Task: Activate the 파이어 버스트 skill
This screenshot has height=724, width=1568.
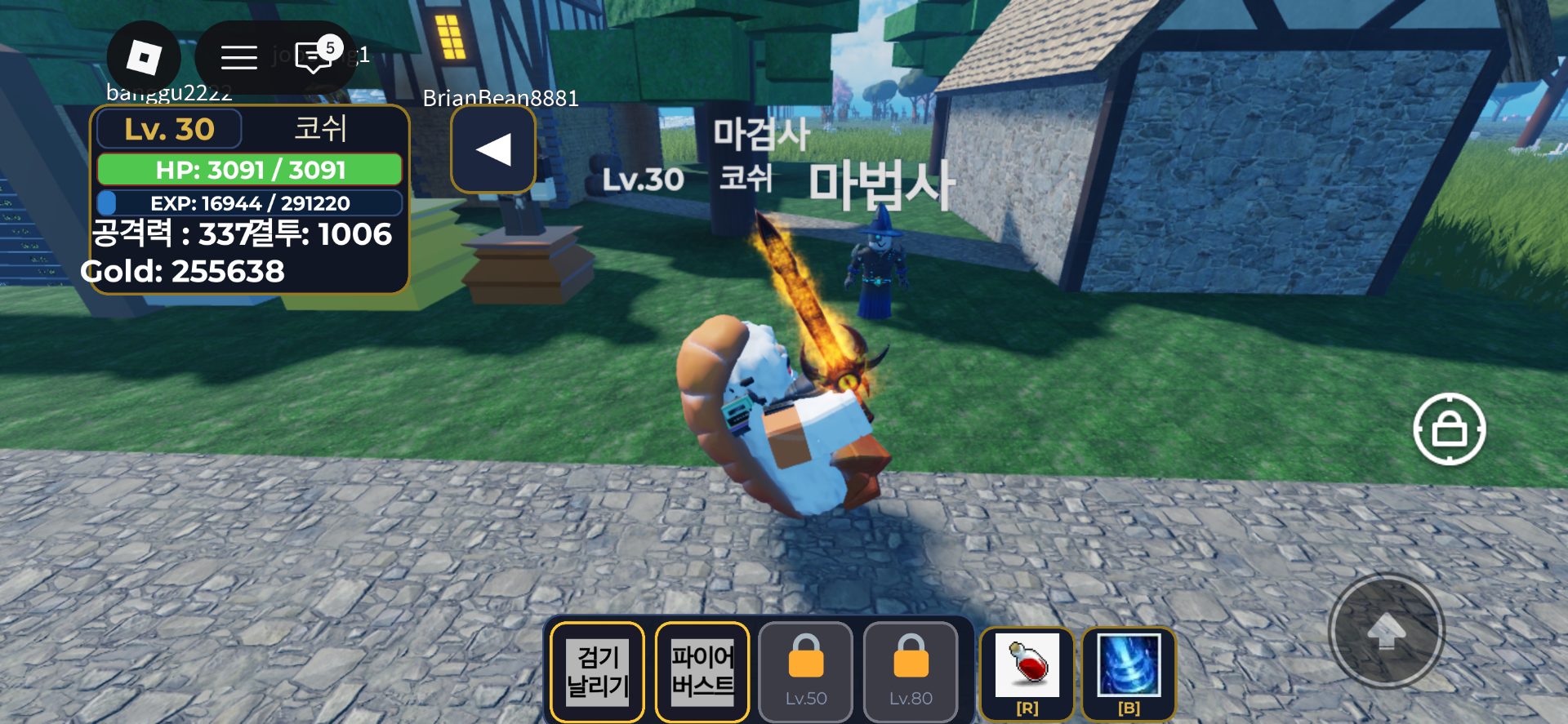Action: pos(702,671)
